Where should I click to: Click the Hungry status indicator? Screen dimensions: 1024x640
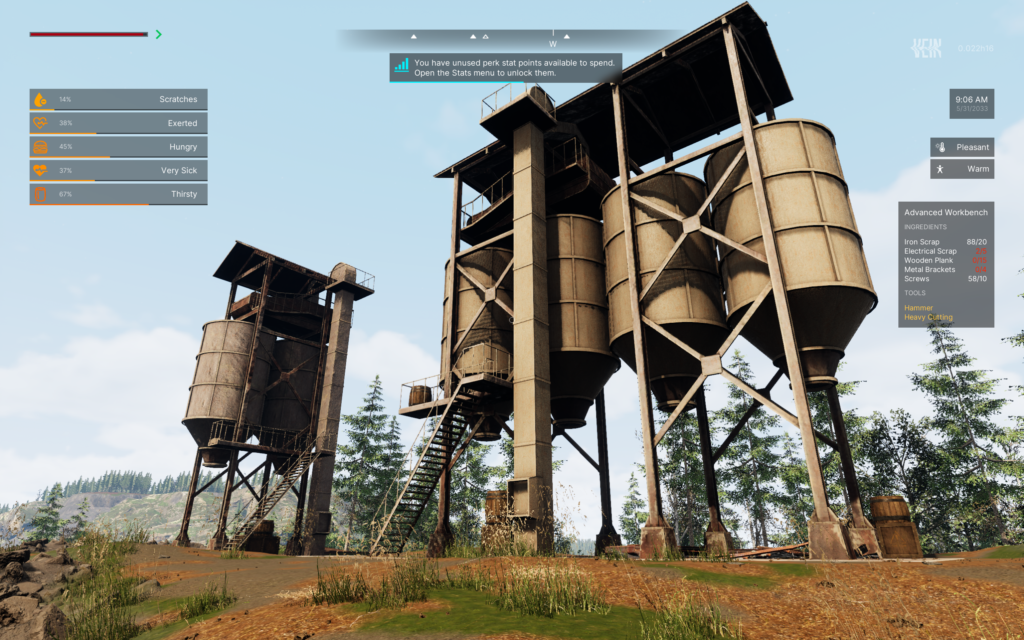click(118, 147)
